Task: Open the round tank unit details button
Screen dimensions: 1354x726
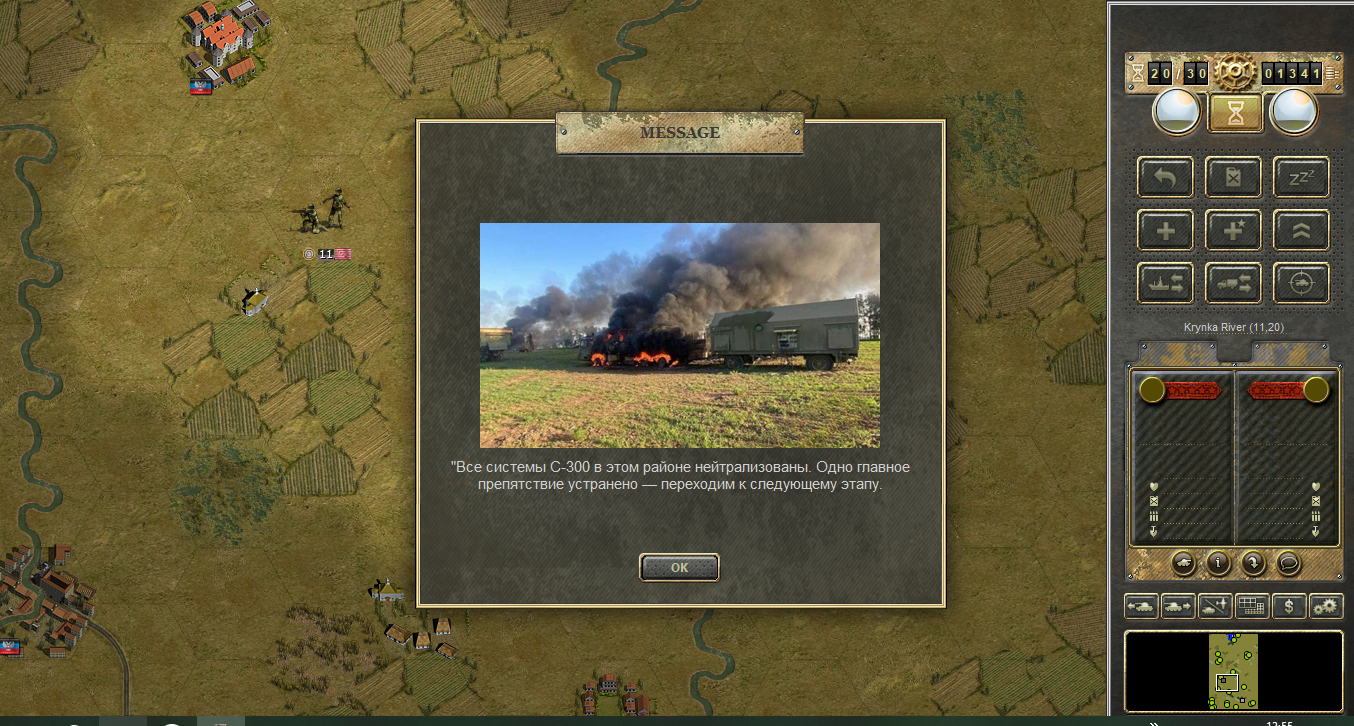Action: 1184,563
